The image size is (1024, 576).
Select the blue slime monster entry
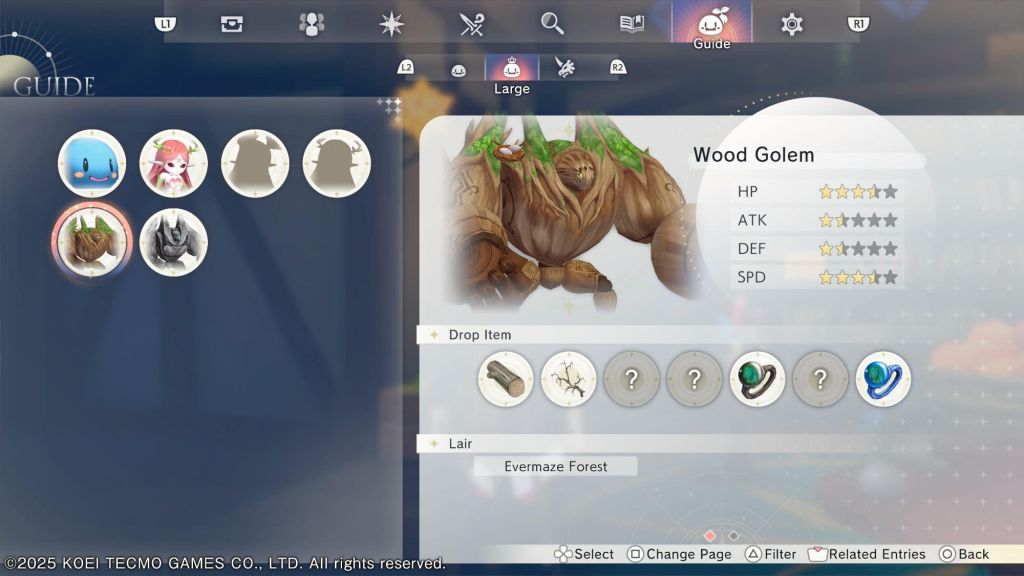coord(92,163)
